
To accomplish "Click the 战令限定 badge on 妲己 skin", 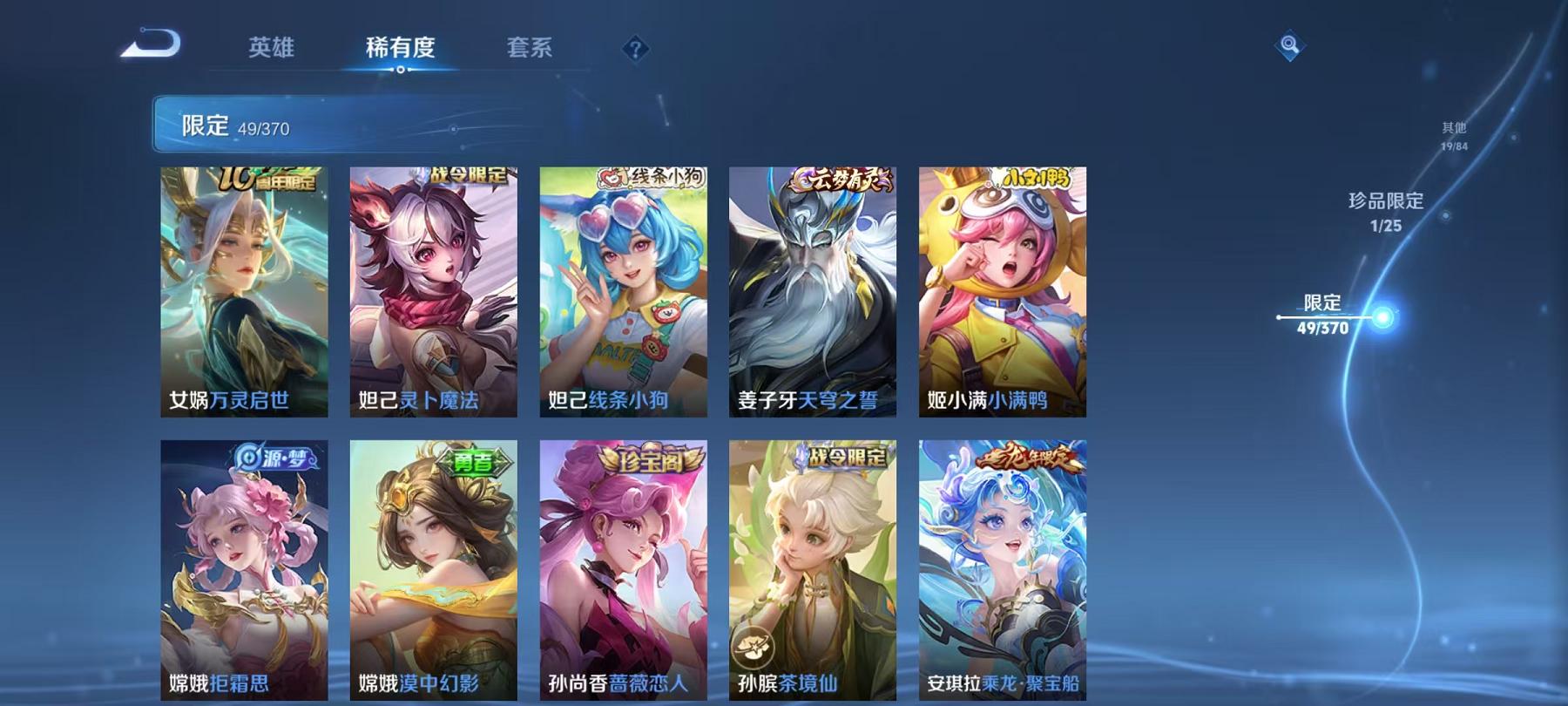I will tap(470, 174).
